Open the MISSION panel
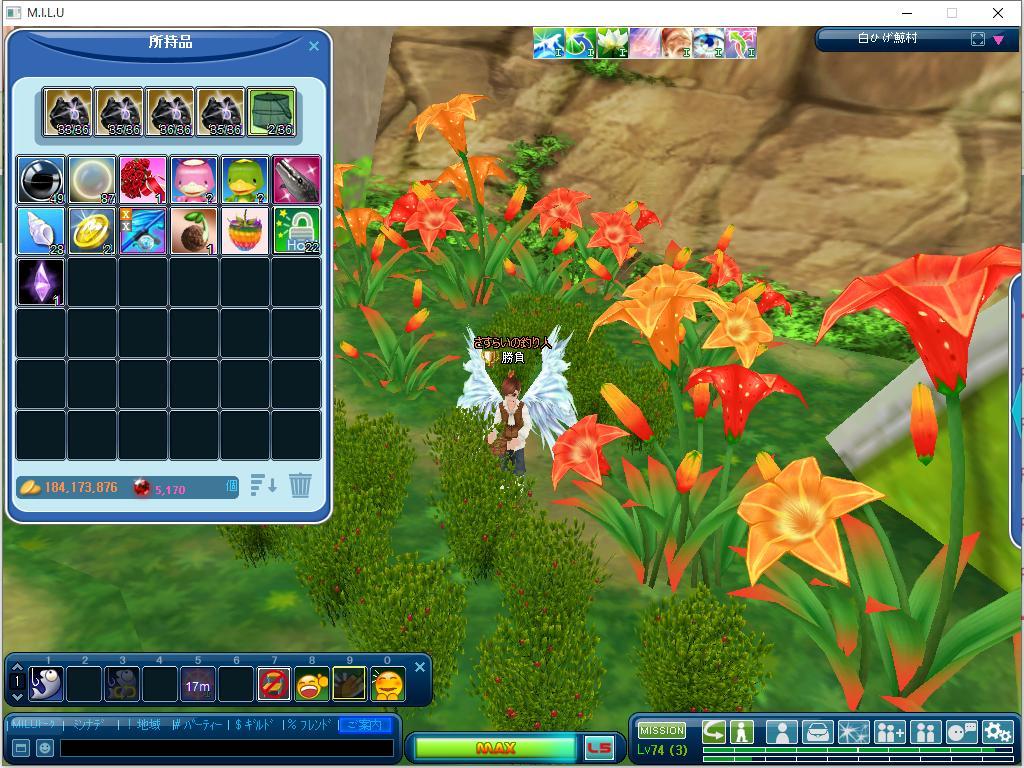The width and height of the screenshot is (1024, 768). [661, 730]
